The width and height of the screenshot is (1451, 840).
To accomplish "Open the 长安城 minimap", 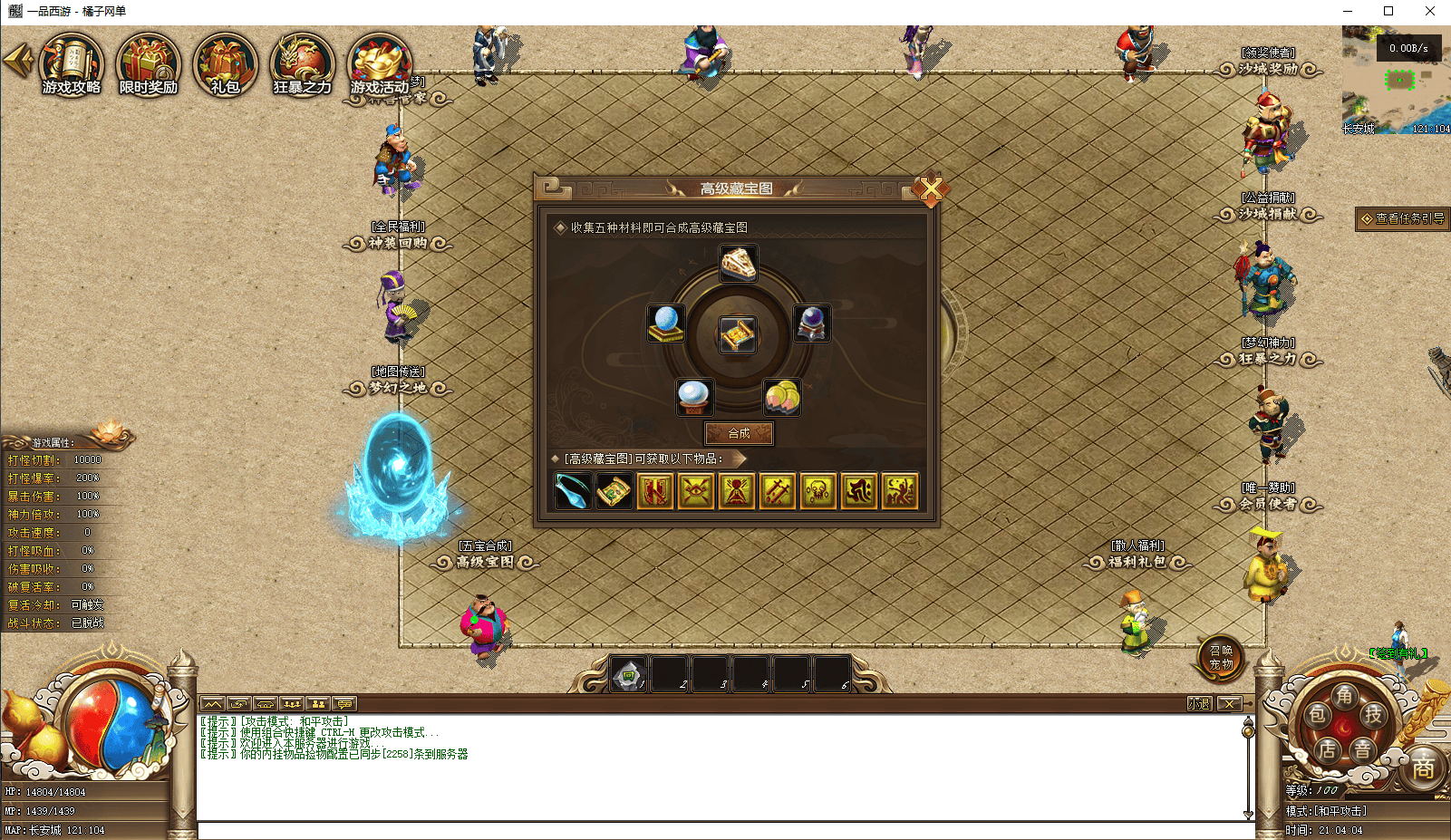I will tap(1396, 82).
